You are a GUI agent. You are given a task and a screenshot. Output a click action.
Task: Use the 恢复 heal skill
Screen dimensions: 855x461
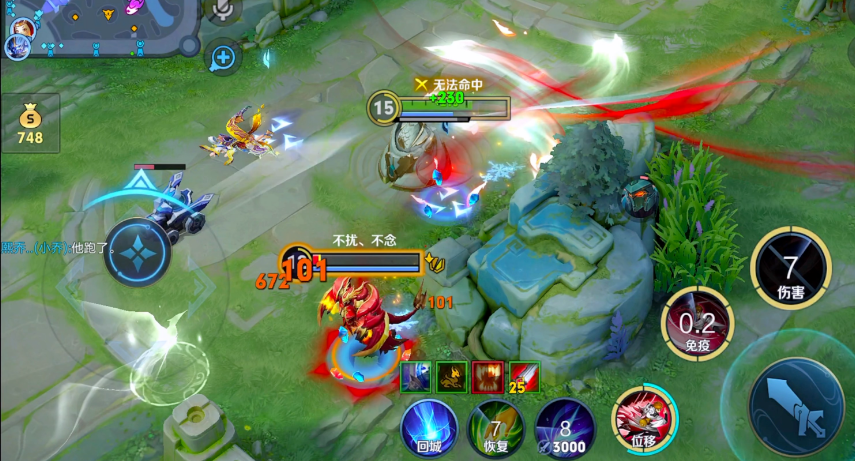pyautogui.click(x=497, y=427)
